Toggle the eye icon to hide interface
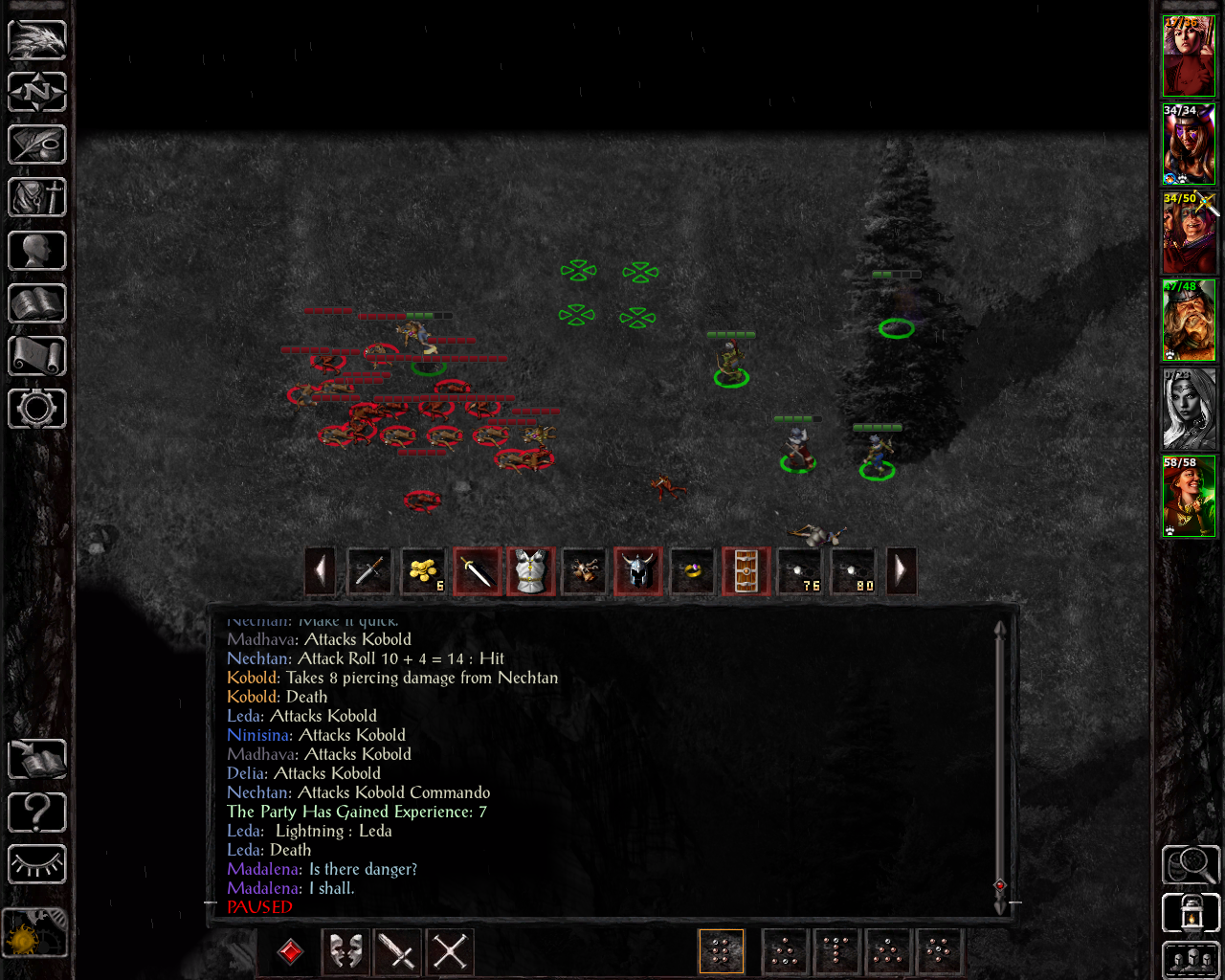This screenshot has height=980, width=1225. point(37,864)
